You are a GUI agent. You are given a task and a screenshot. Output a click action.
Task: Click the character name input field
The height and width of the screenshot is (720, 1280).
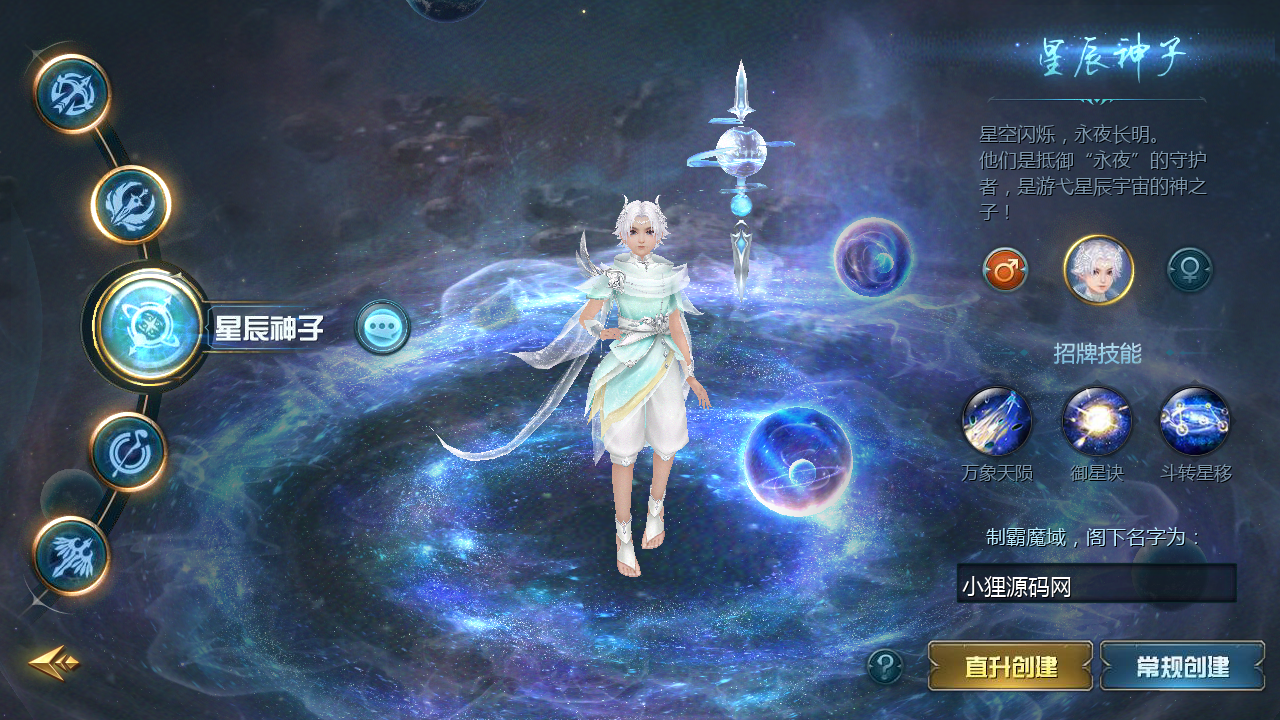pyautogui.click(x=1096, y=584)
